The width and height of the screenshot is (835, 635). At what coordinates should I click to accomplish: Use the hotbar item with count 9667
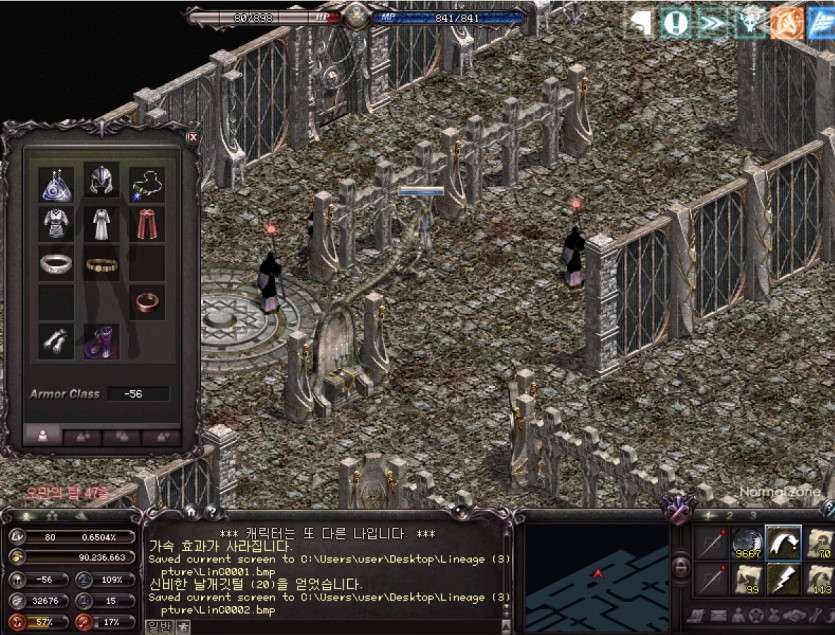coord(747,543)
